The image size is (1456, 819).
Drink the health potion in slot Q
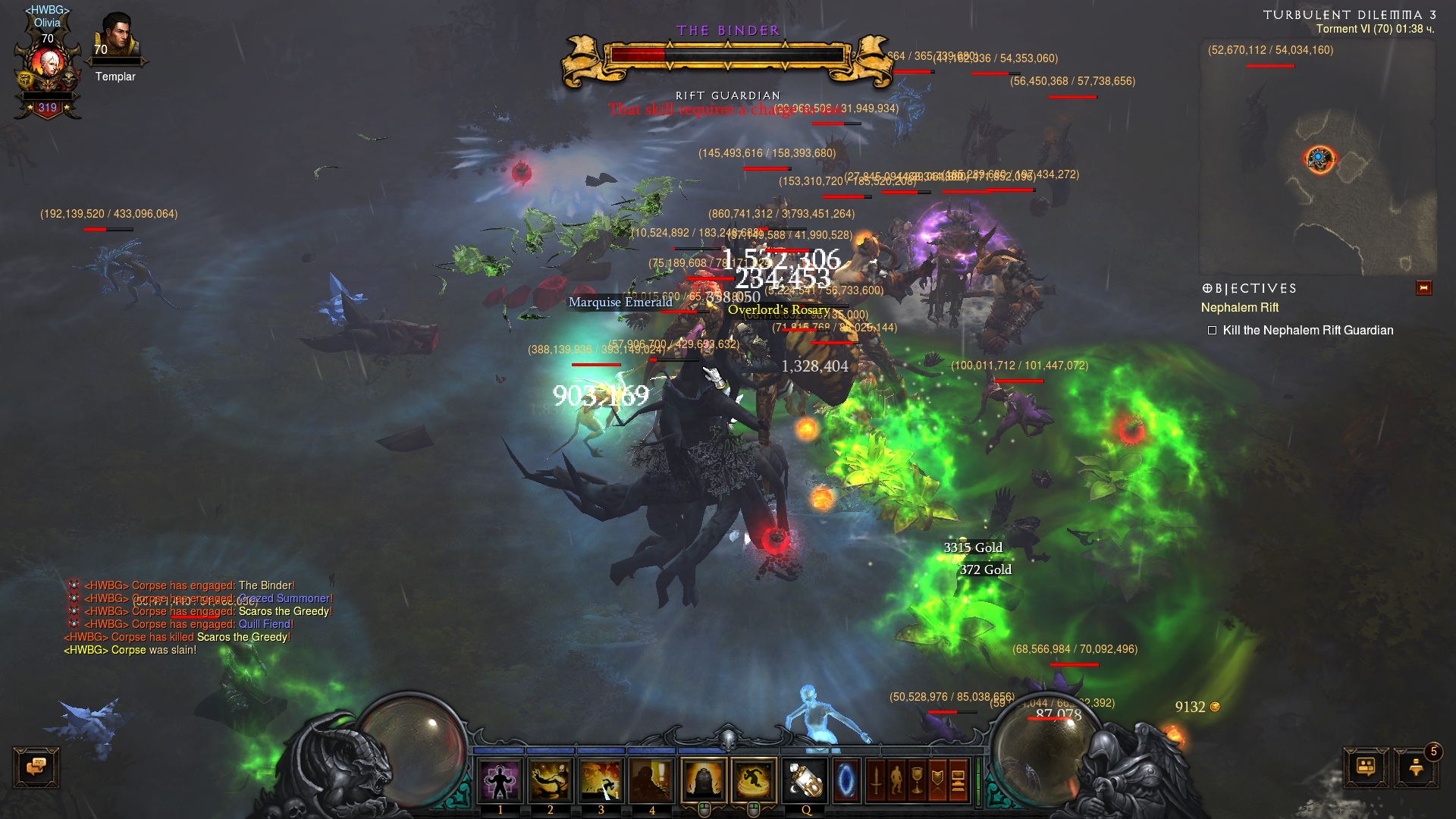point(805,780)
